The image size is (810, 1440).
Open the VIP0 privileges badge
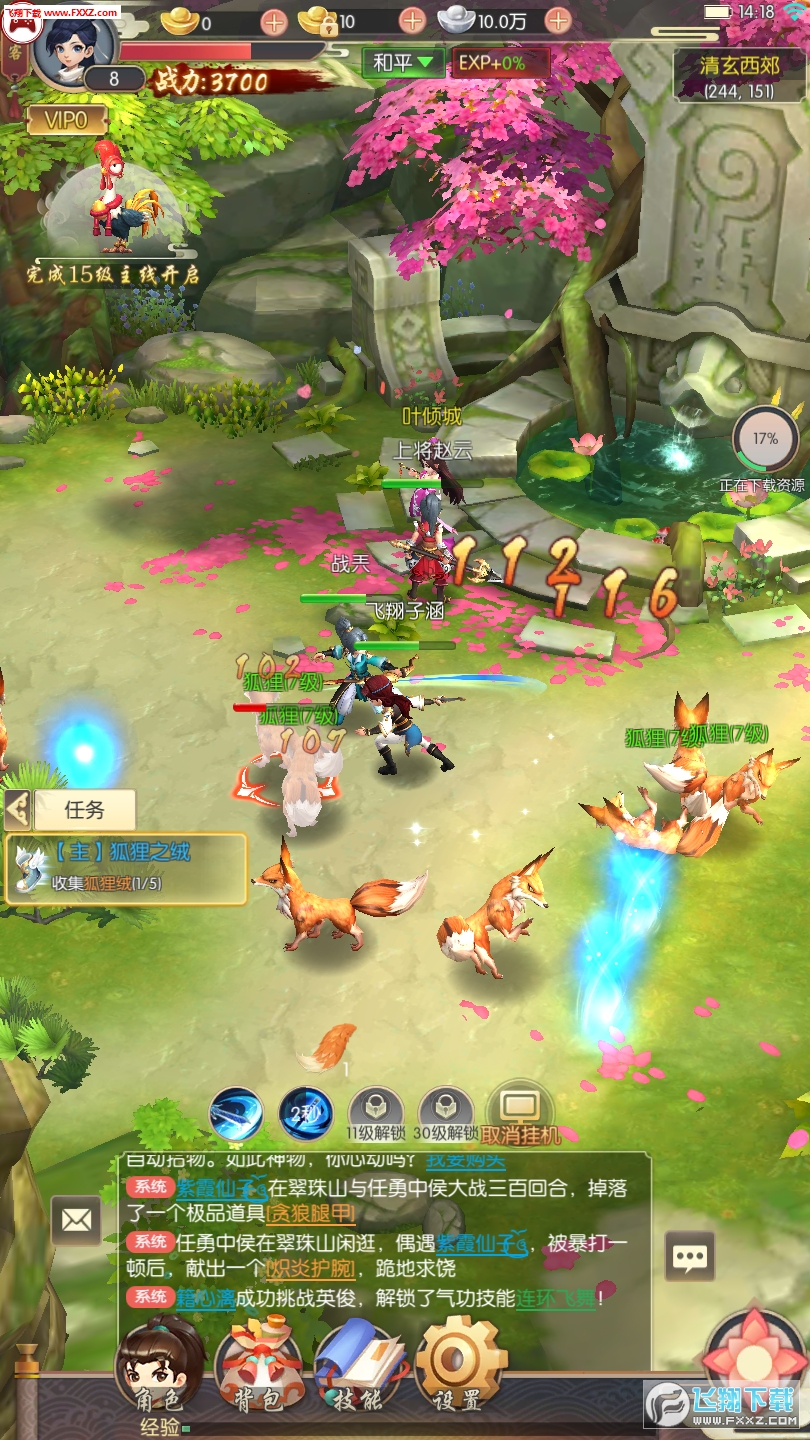(68, 121)
